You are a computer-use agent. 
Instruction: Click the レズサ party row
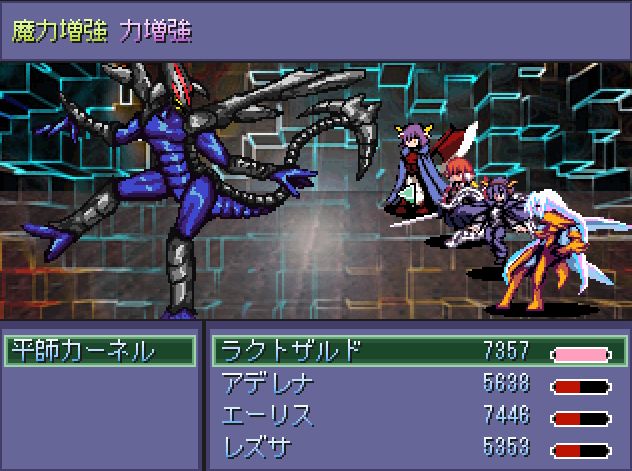click(x=419, y=446)
